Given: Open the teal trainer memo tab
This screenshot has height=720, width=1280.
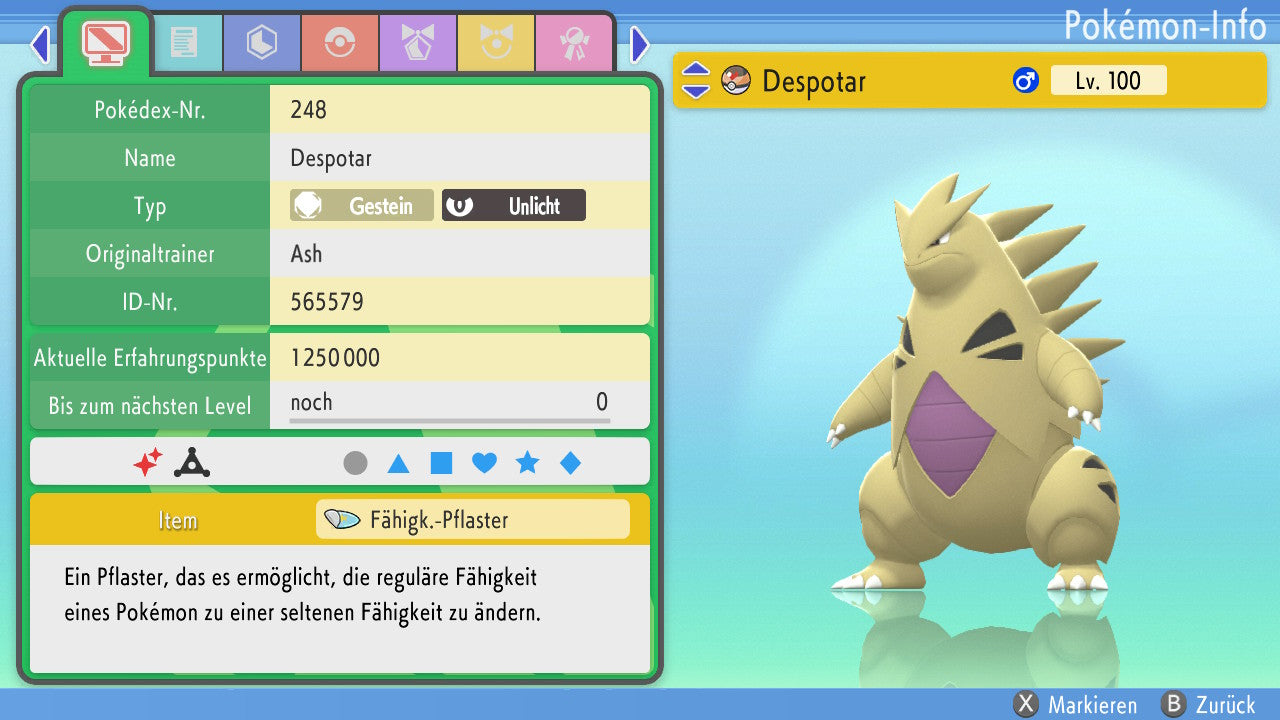Looking at the screenshot, I should click(184, 43).
